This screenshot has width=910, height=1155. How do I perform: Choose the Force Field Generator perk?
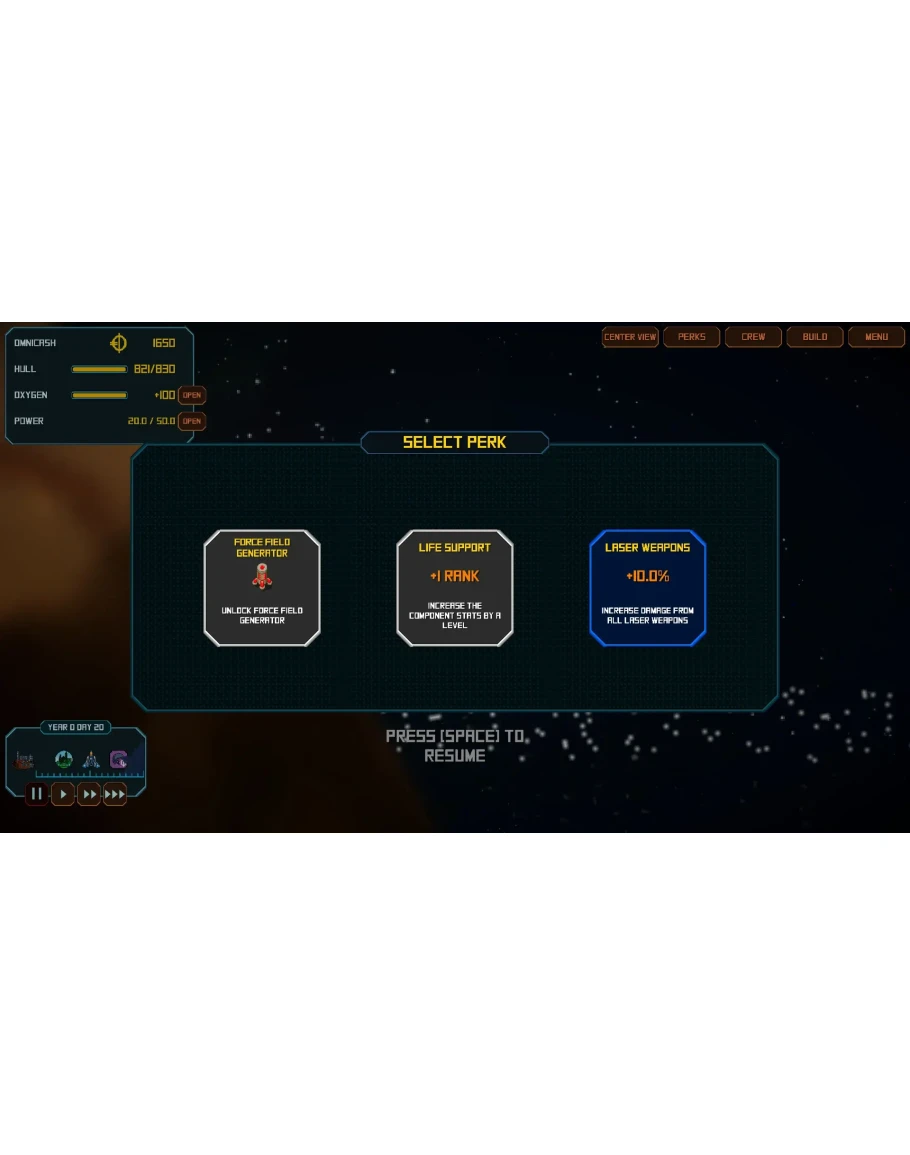(262, 587)
